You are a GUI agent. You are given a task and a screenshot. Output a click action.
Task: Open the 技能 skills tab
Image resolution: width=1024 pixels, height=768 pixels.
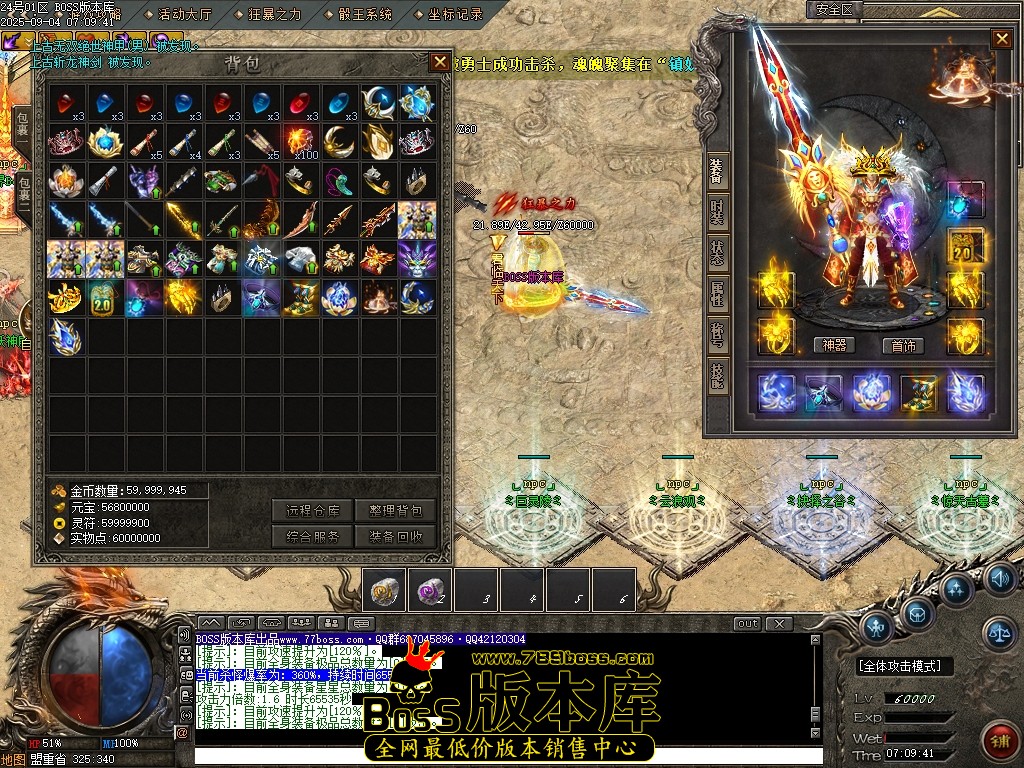click(x=717, y=376)
